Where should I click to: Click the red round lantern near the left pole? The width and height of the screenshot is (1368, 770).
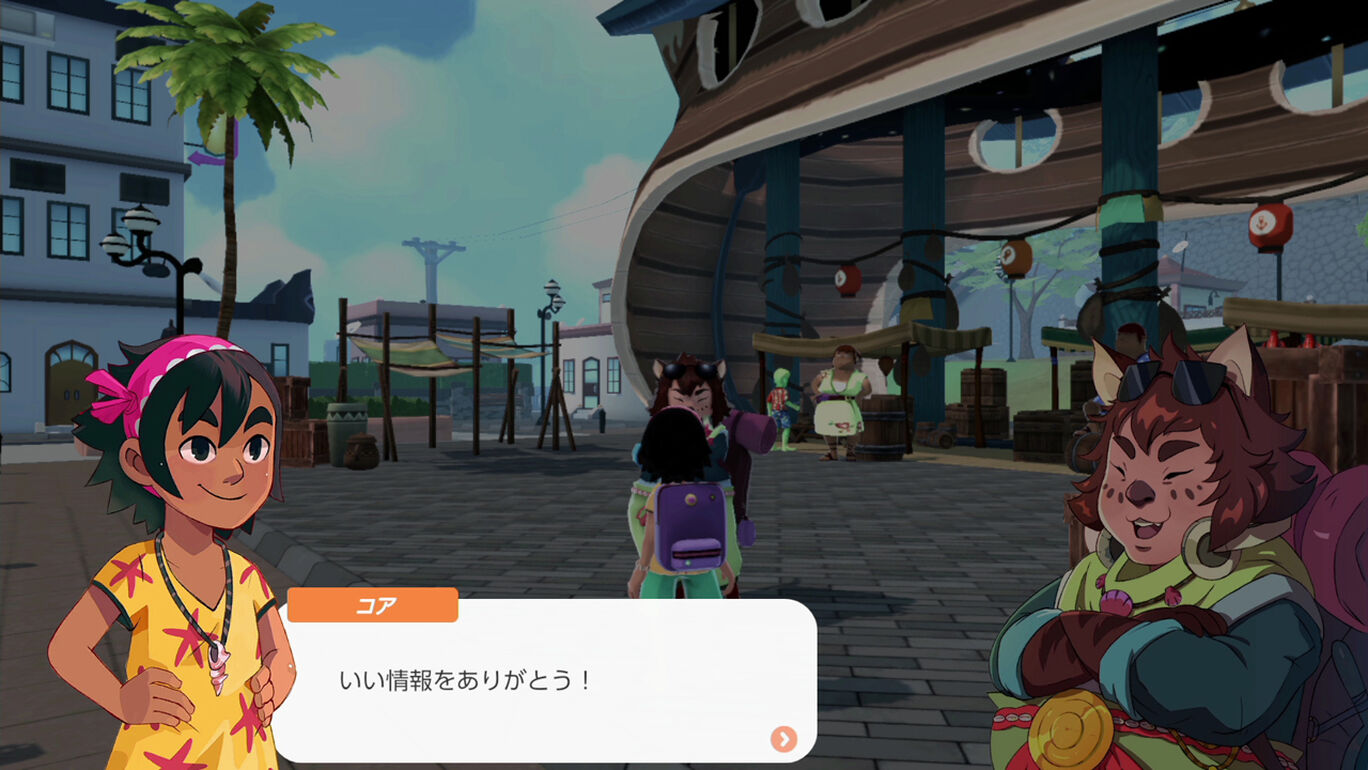pos(850,278)
